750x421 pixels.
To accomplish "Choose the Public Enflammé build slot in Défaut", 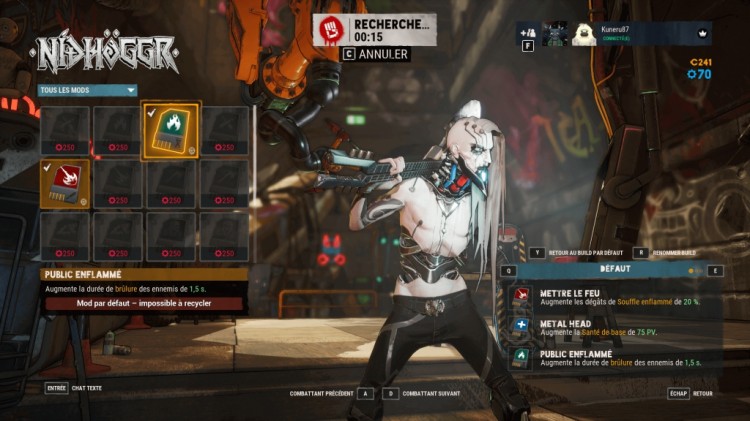I will point(612,358).
